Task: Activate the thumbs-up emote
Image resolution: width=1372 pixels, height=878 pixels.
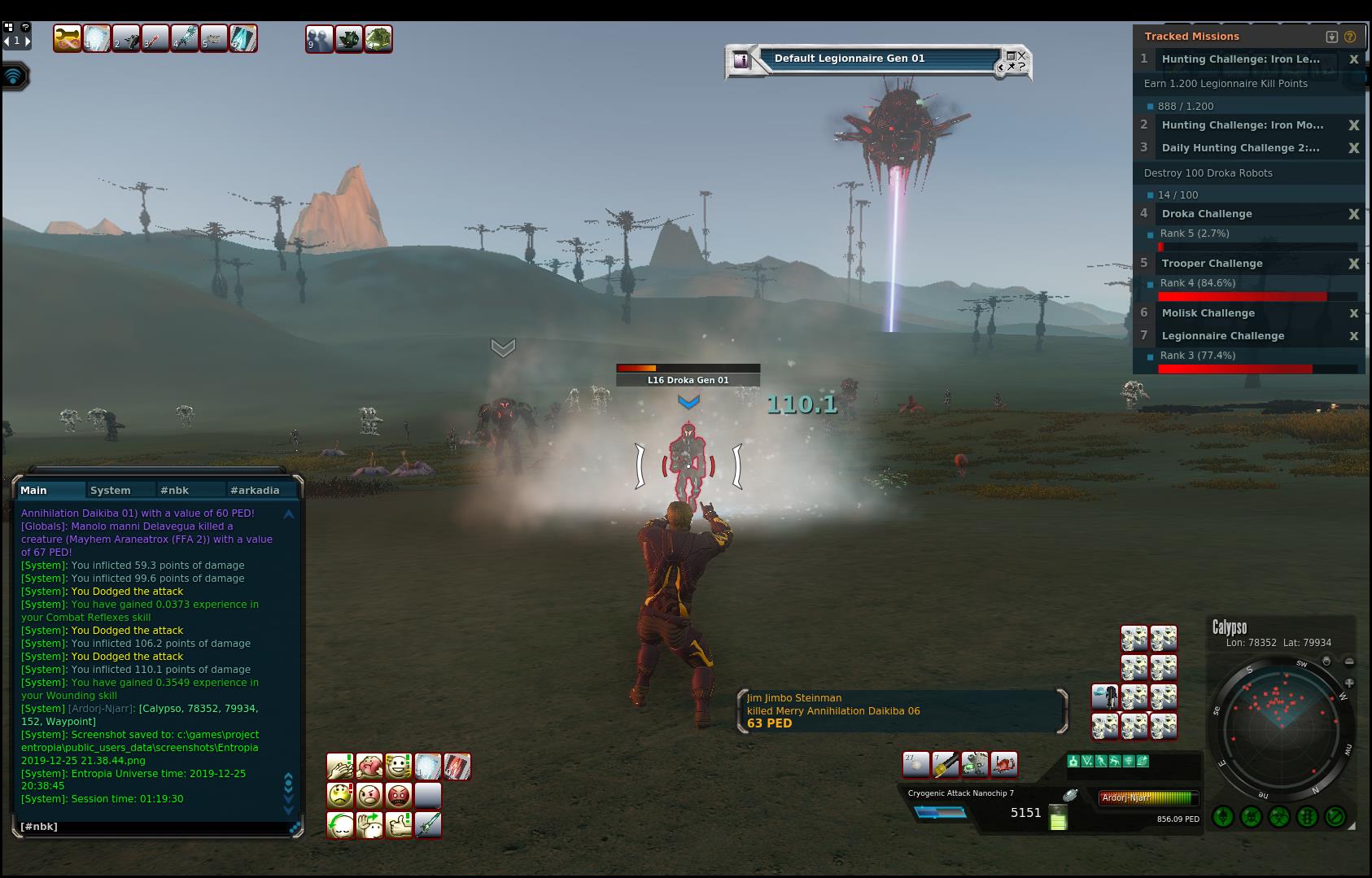Action: 399,825
